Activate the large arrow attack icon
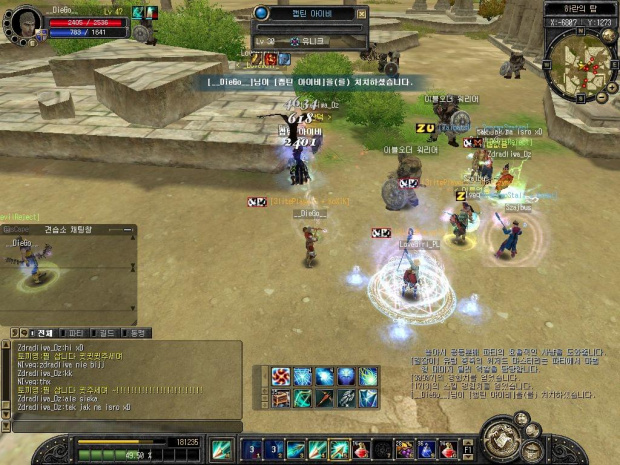The height and width of the screenshot is (465, 620). point(221,449)
